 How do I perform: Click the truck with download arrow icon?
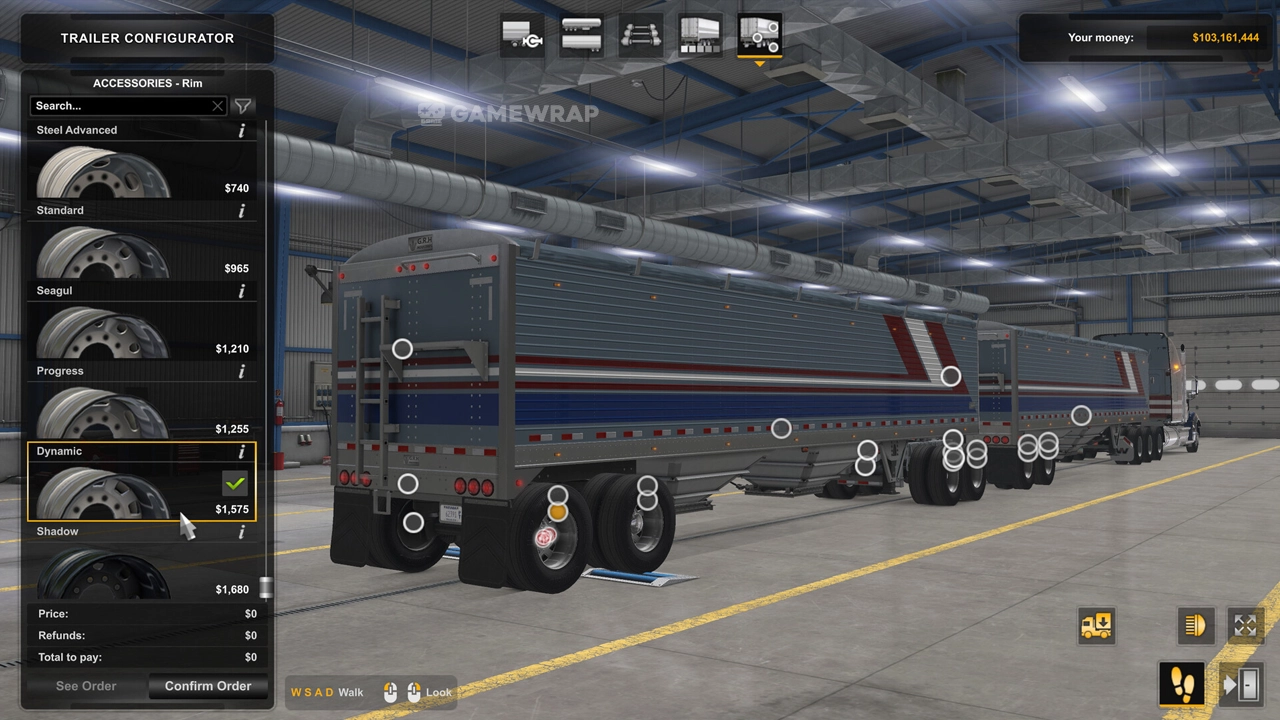coord(1097,626)
